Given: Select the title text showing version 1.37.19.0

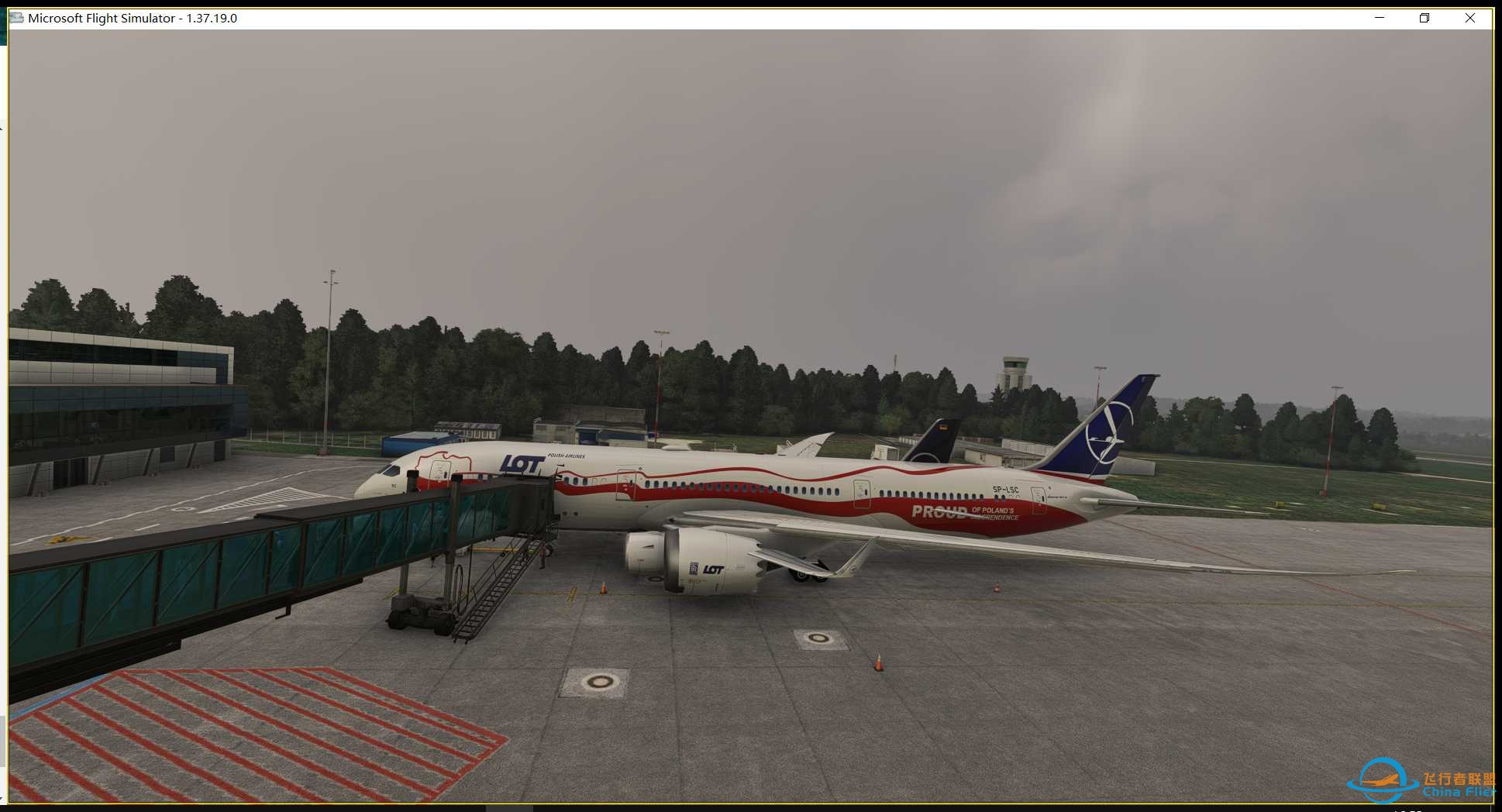Looking at the screenshot, I should 133,17.
